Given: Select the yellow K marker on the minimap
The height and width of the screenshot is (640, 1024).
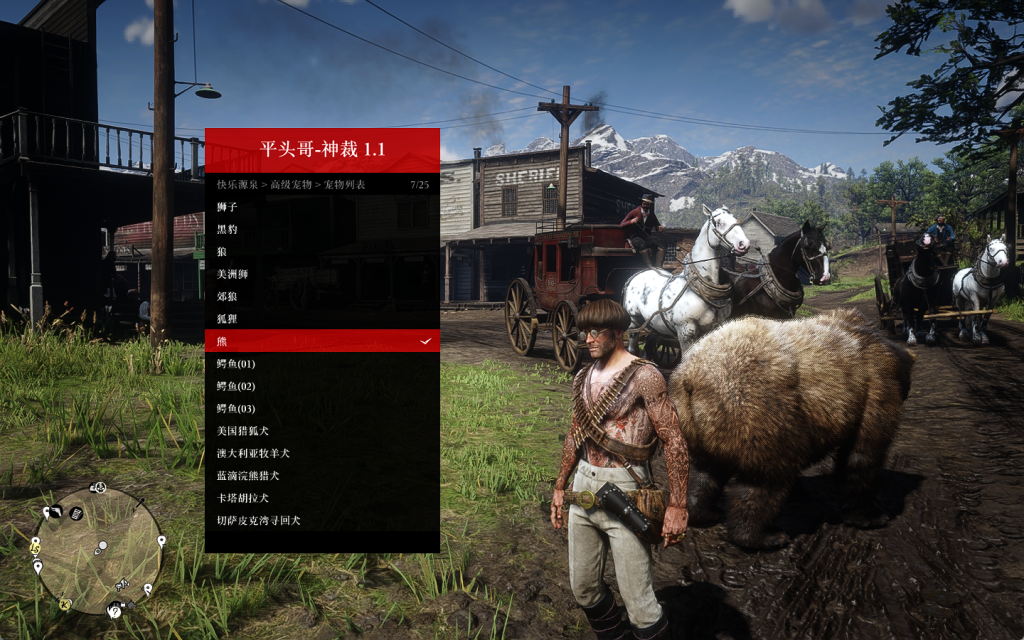Looking at the screenshot, I should tap(65, 604).
